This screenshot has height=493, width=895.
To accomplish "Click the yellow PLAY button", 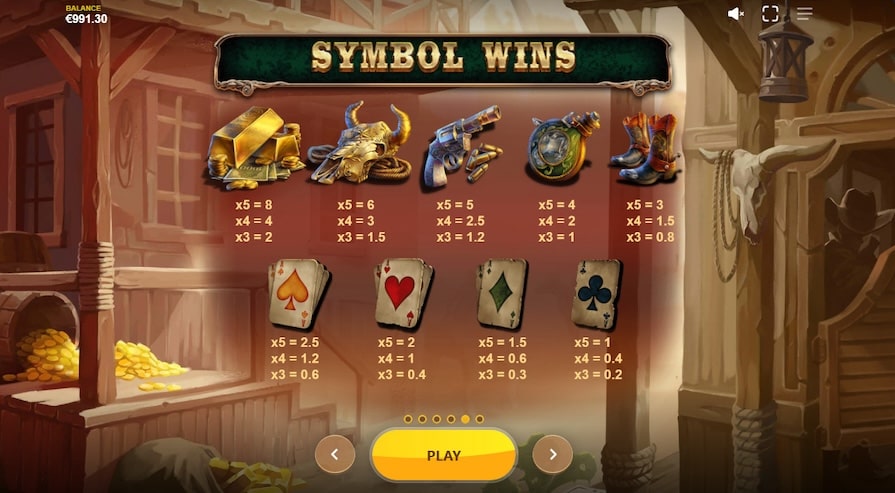I will pyautogui.click(x=443, y=455).
